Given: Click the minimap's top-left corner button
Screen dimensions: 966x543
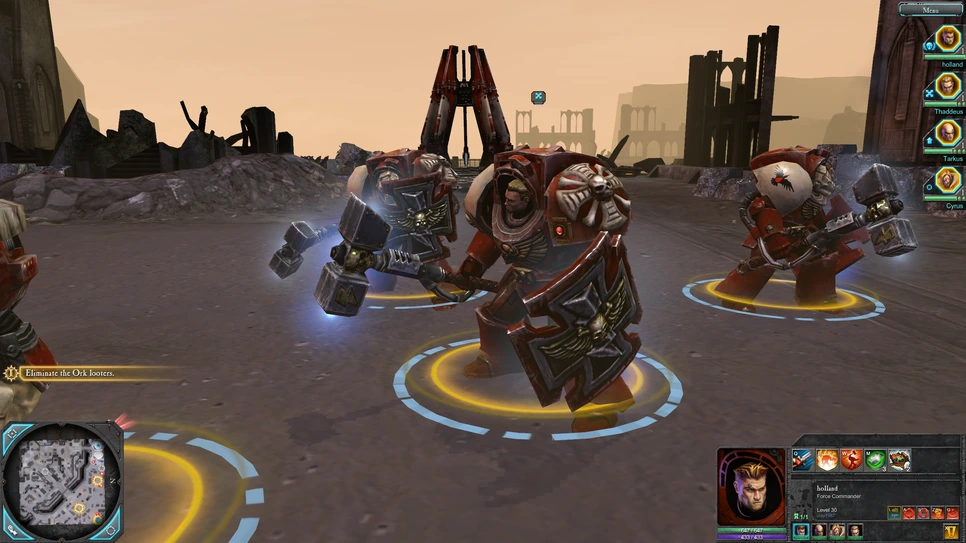Looking at the screenshot, I should 10,431.
